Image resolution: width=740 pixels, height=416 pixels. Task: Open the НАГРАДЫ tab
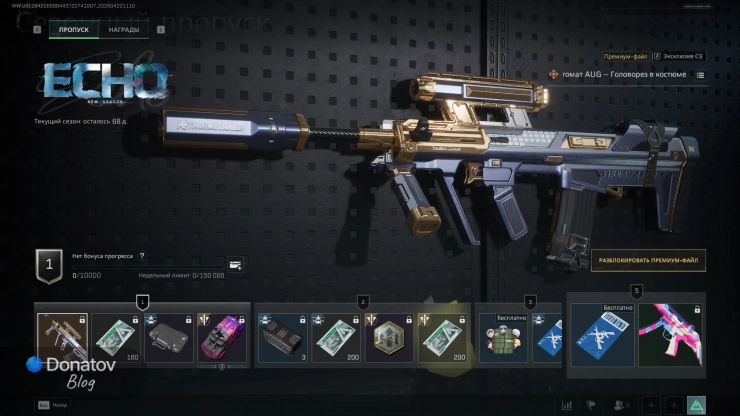(124, 30)
